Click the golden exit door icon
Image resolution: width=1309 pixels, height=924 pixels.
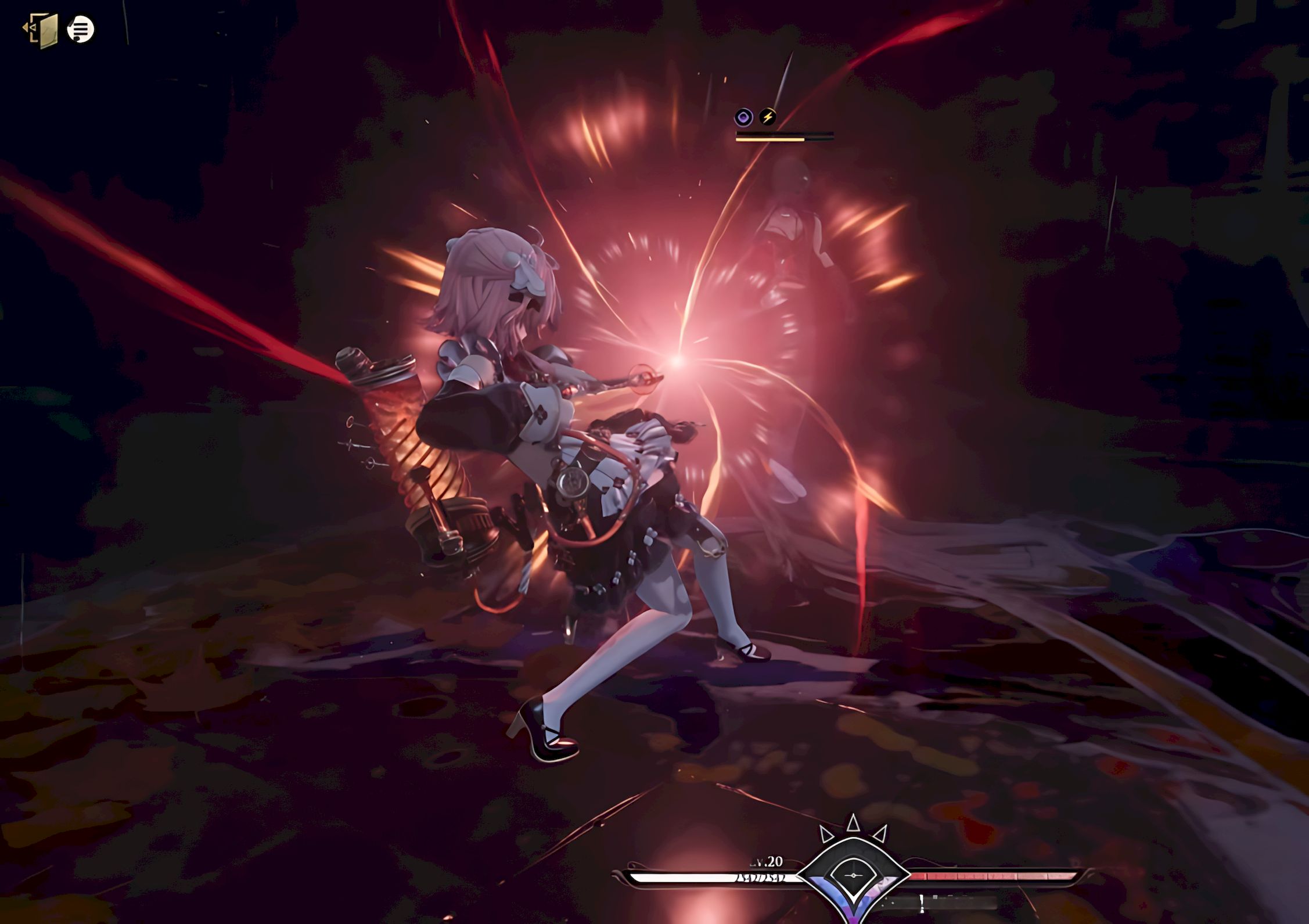tap(41, 30)
